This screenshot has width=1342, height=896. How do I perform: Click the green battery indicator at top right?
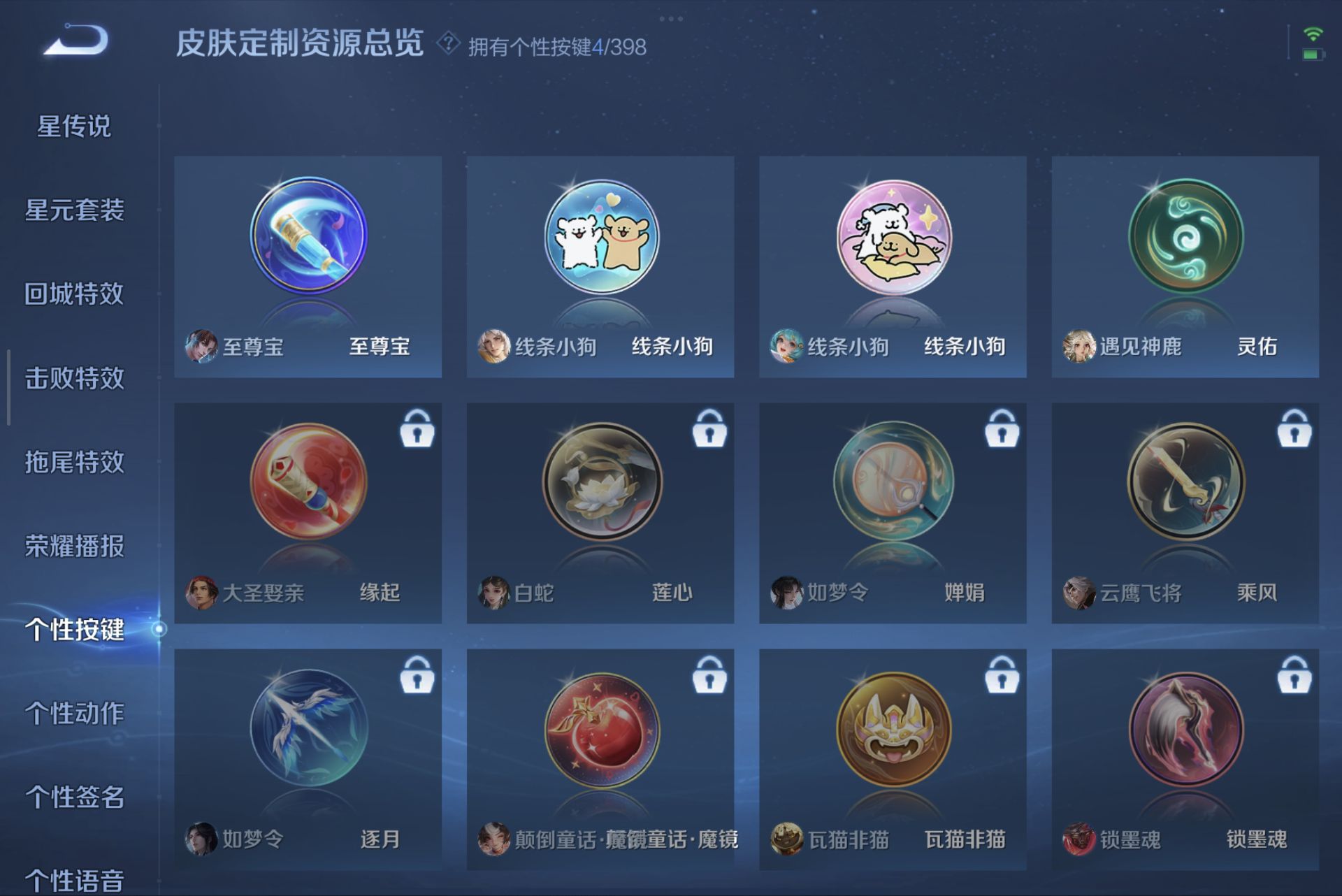pos(1317,55)
